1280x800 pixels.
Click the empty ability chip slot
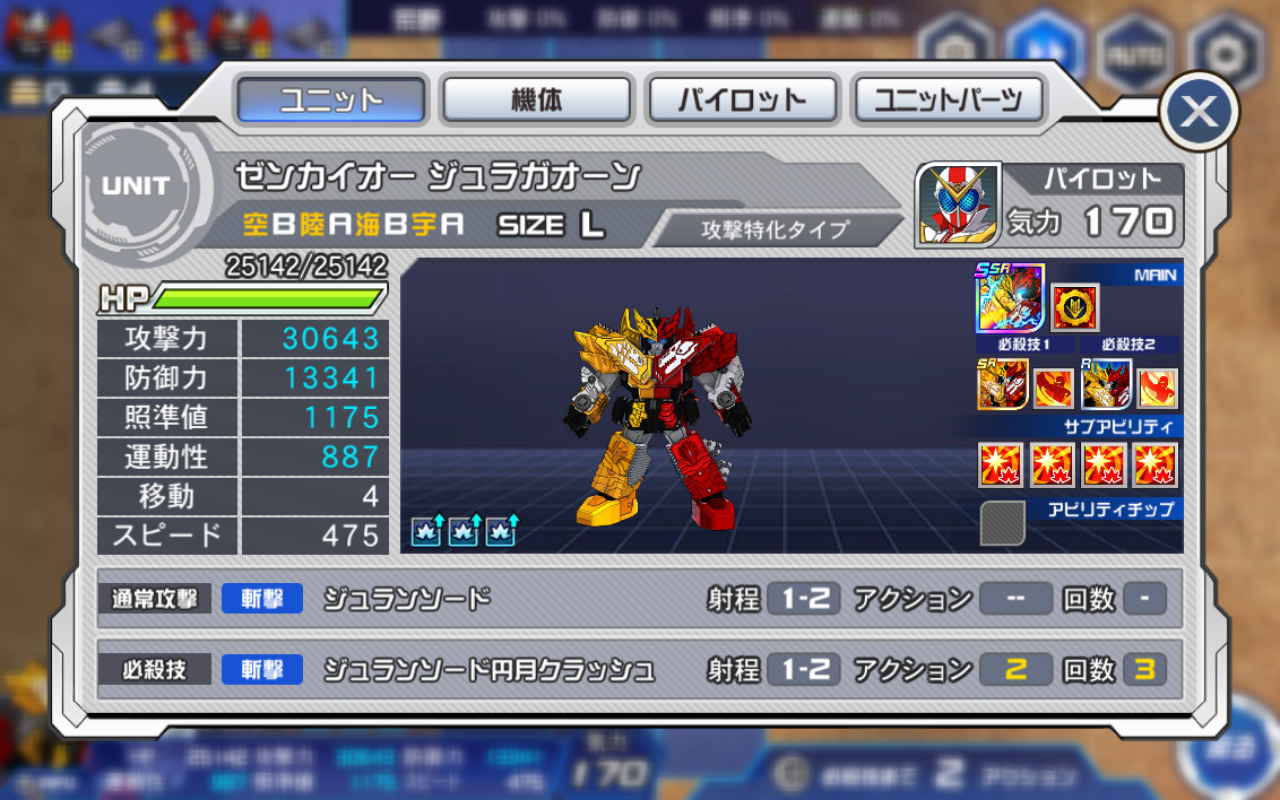click(1002, 523)
